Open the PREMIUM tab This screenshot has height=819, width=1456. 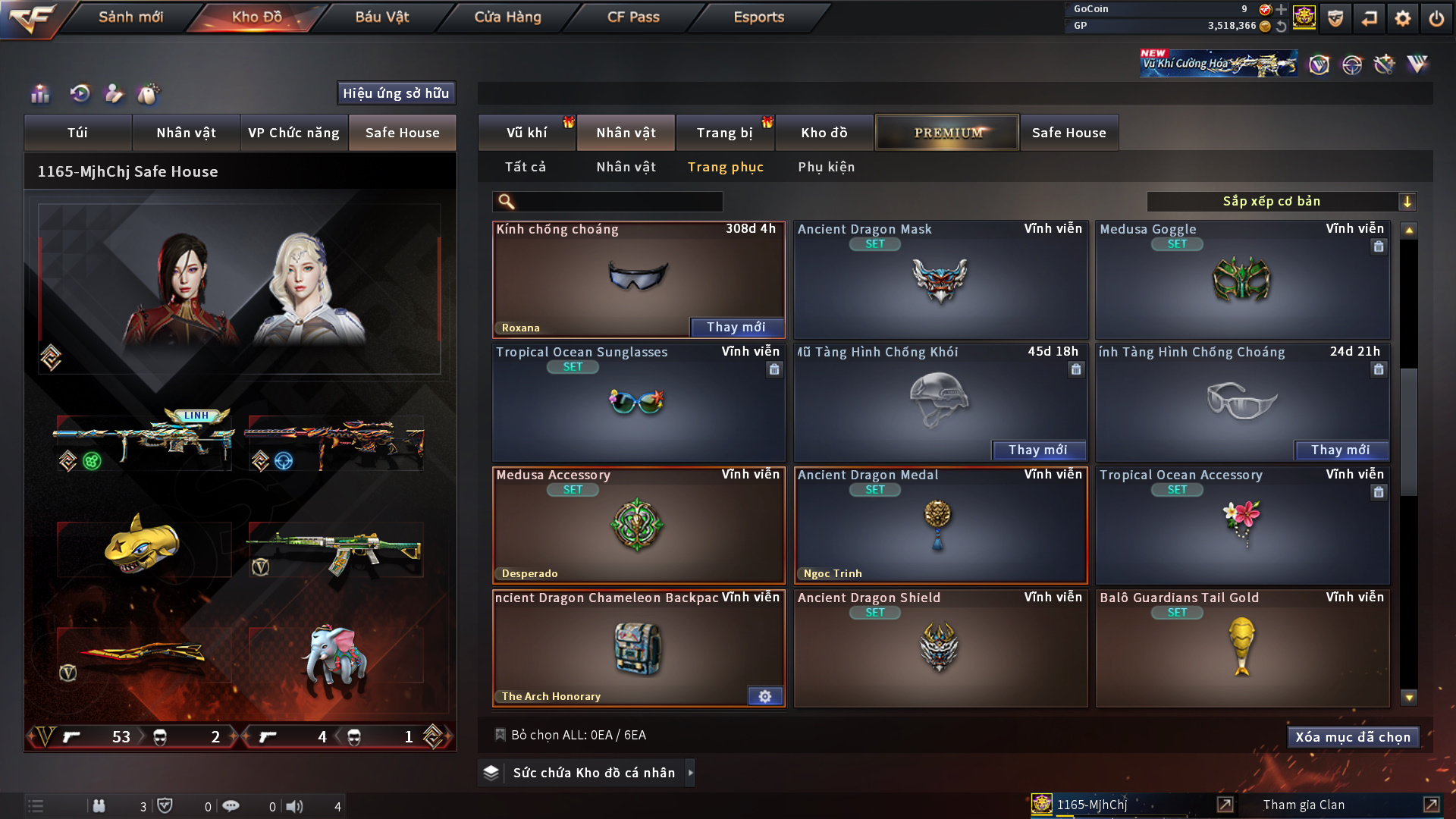pos(947,133)
